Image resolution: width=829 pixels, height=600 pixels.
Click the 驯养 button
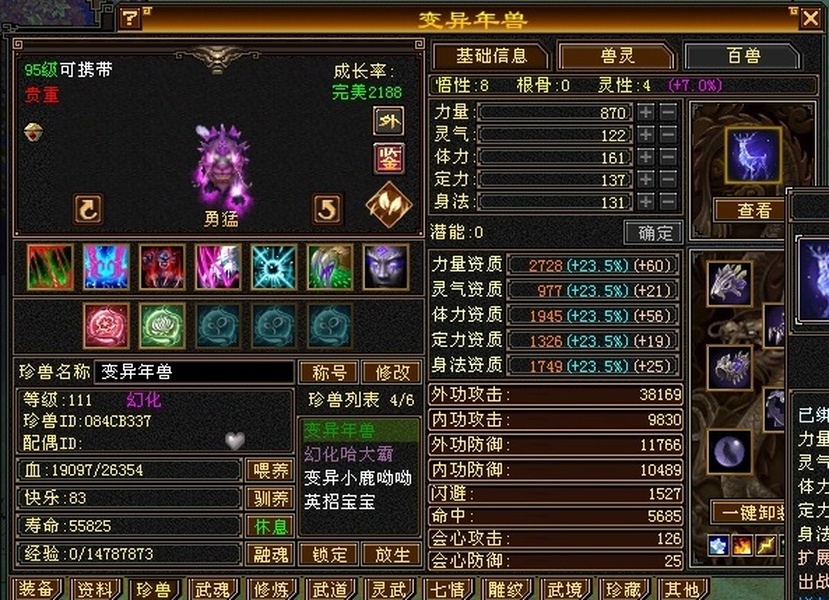click(270, 498)
